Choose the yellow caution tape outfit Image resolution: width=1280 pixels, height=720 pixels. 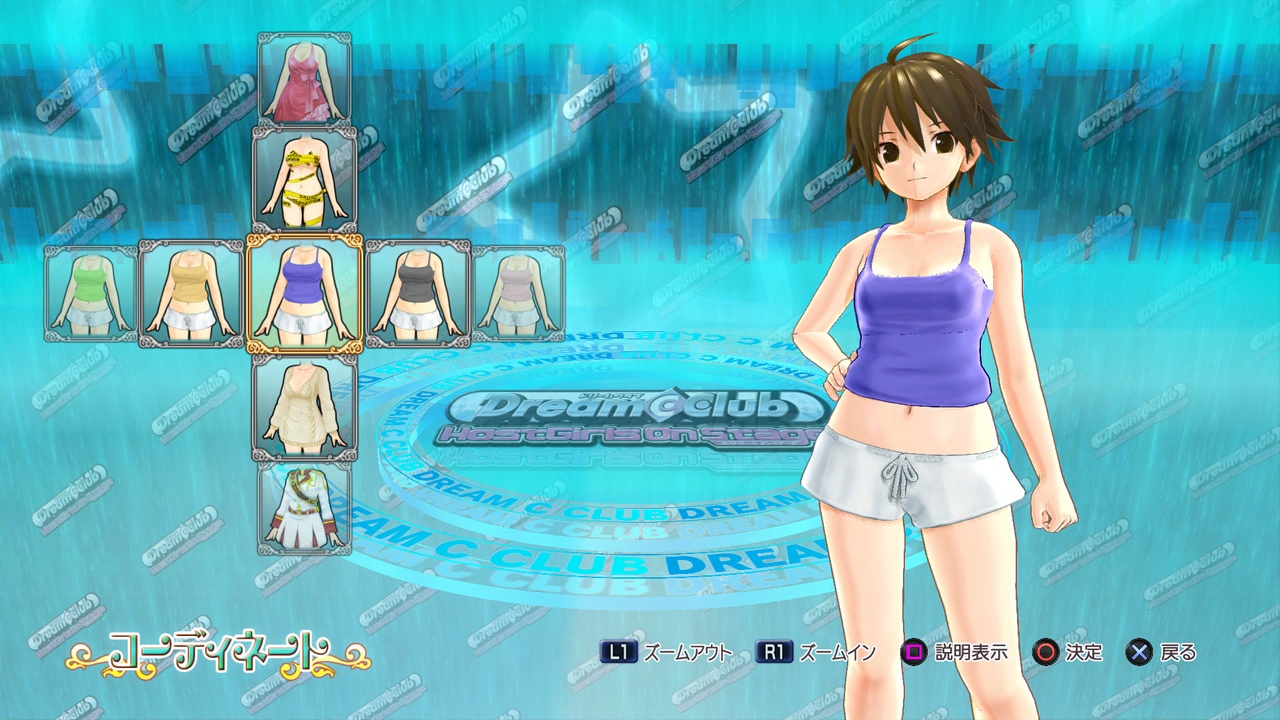[305, 180]
